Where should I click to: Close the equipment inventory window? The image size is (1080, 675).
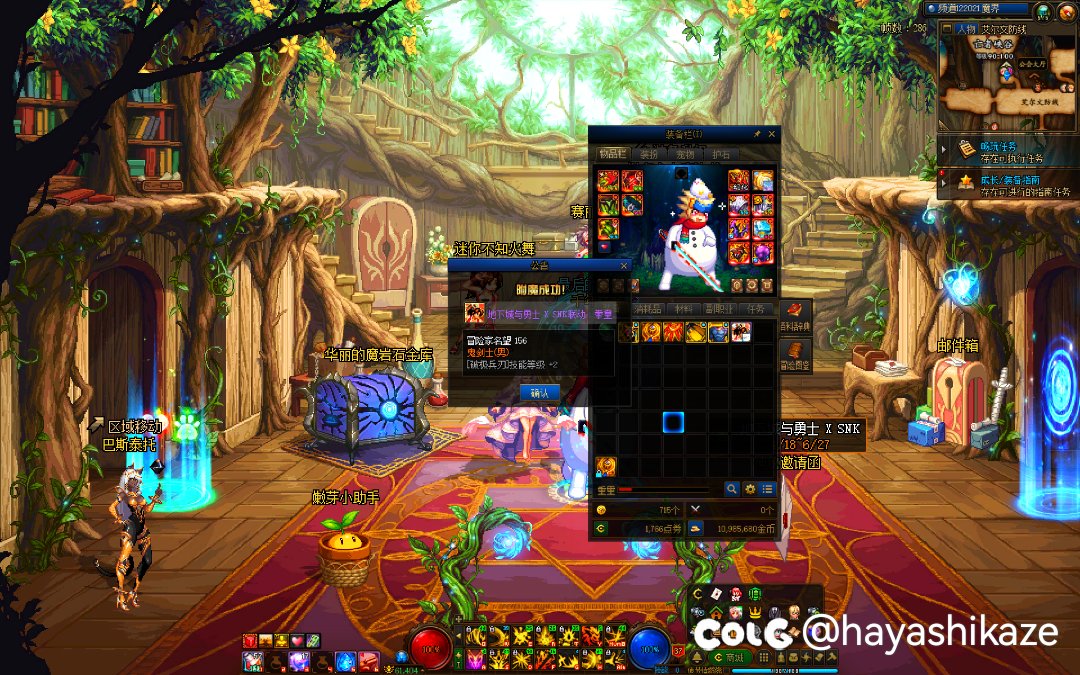[773, 134]
